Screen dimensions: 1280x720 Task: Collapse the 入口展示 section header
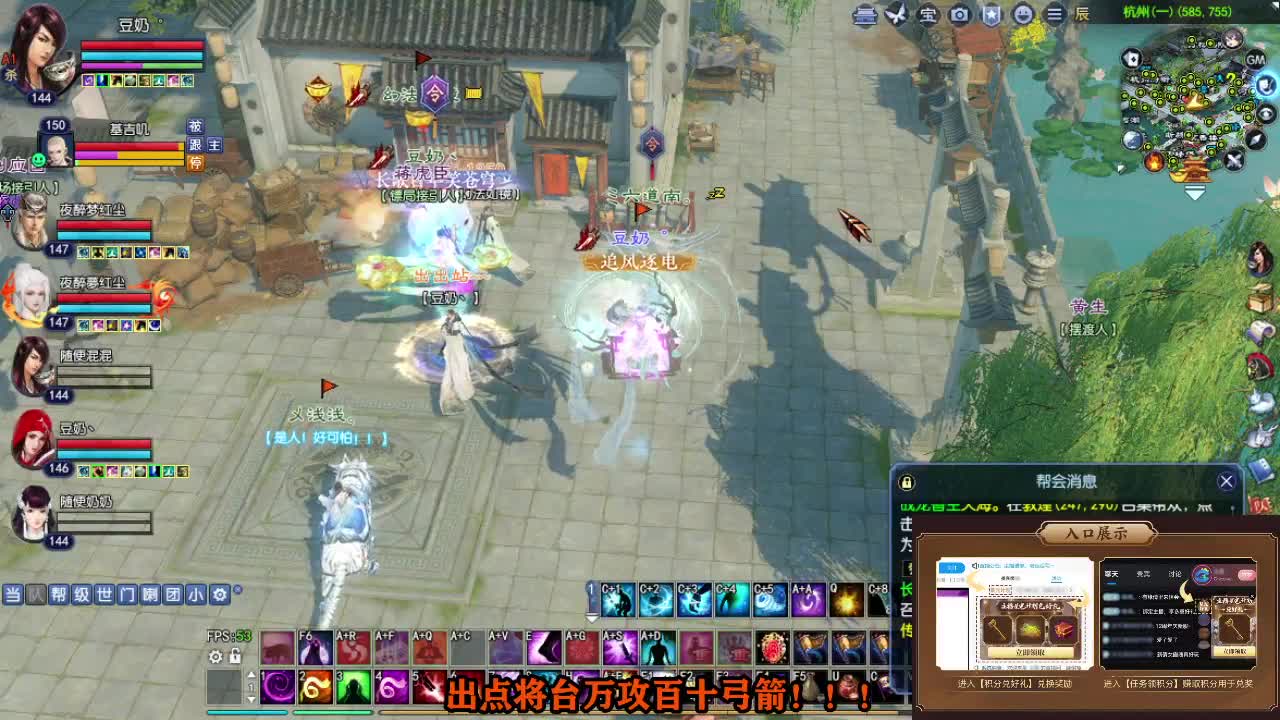(1097, 533)
